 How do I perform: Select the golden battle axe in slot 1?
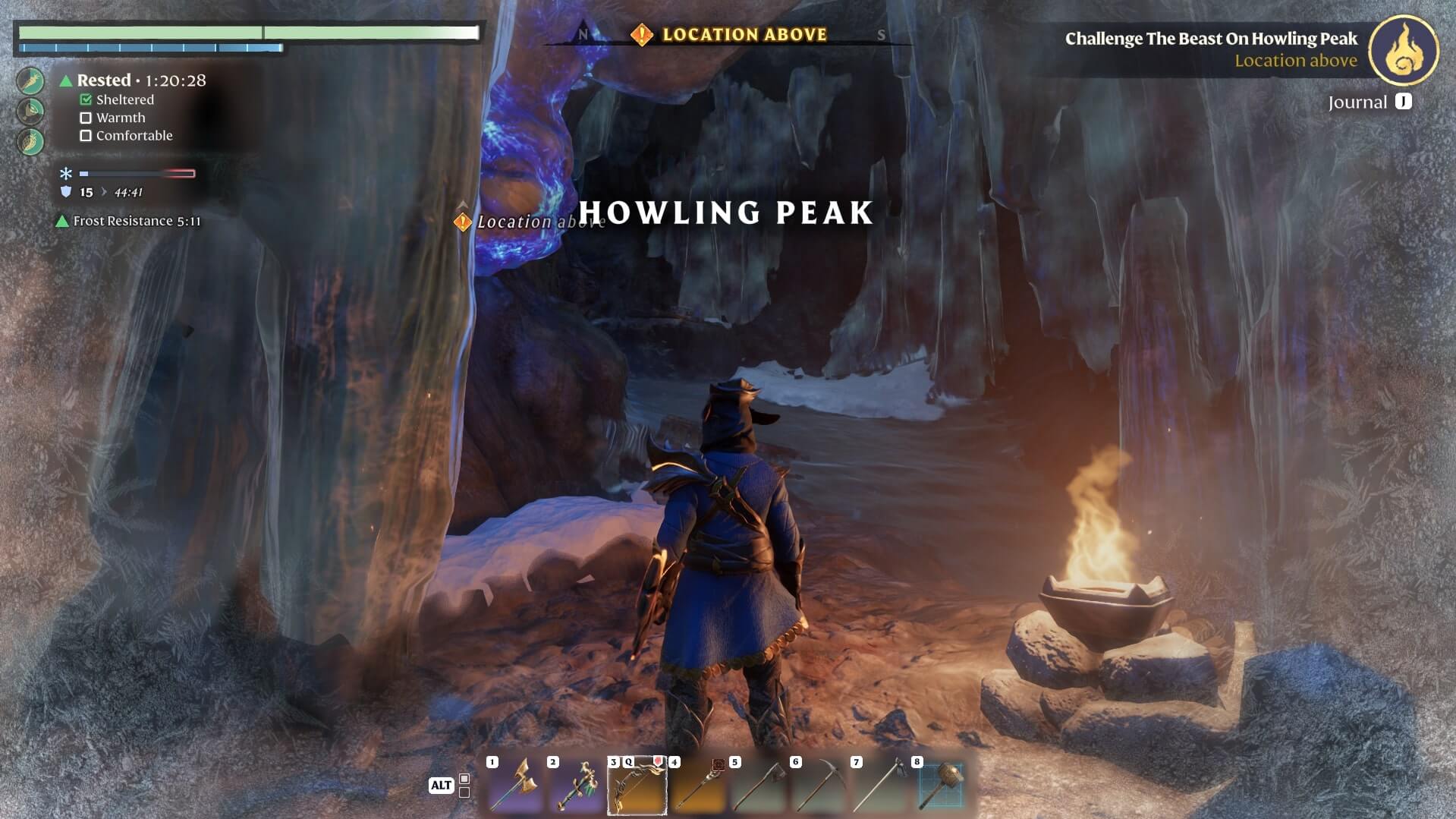coord(516,786)
